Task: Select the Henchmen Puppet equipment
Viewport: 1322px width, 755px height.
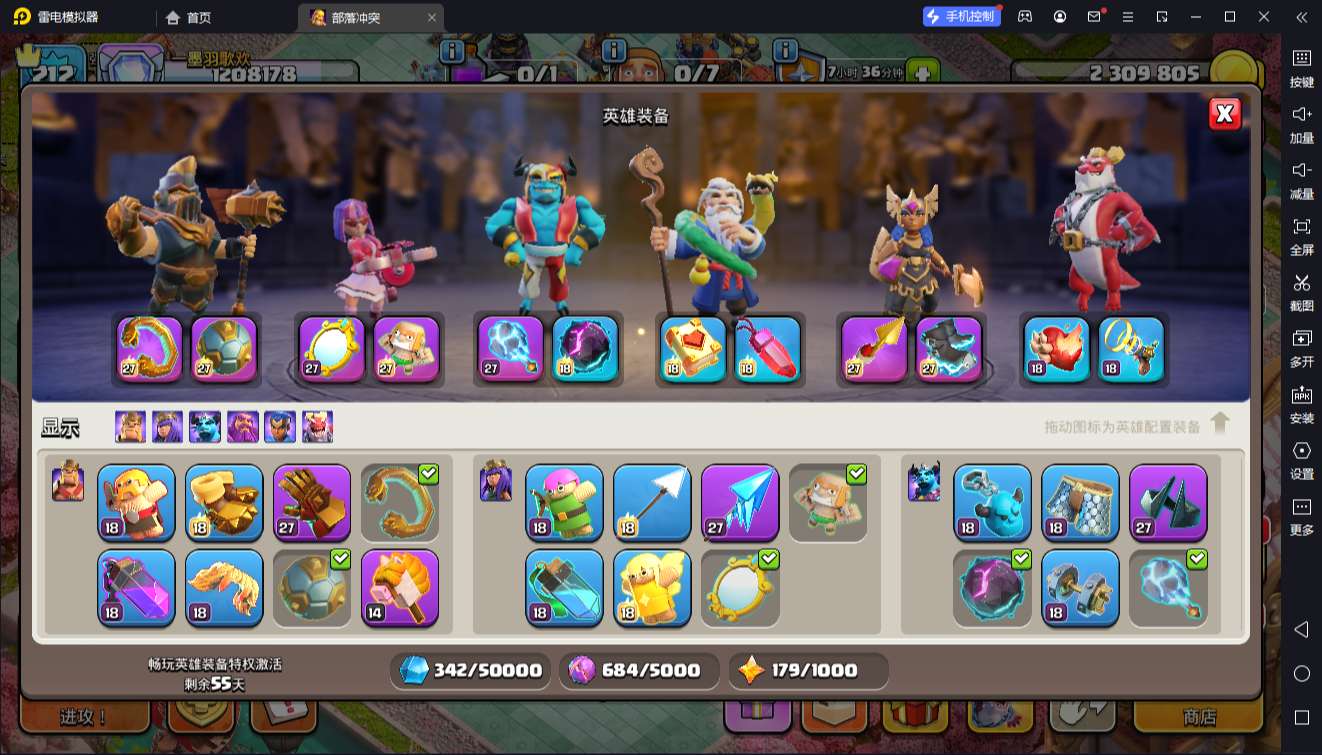Action: [x=992, y=502]
